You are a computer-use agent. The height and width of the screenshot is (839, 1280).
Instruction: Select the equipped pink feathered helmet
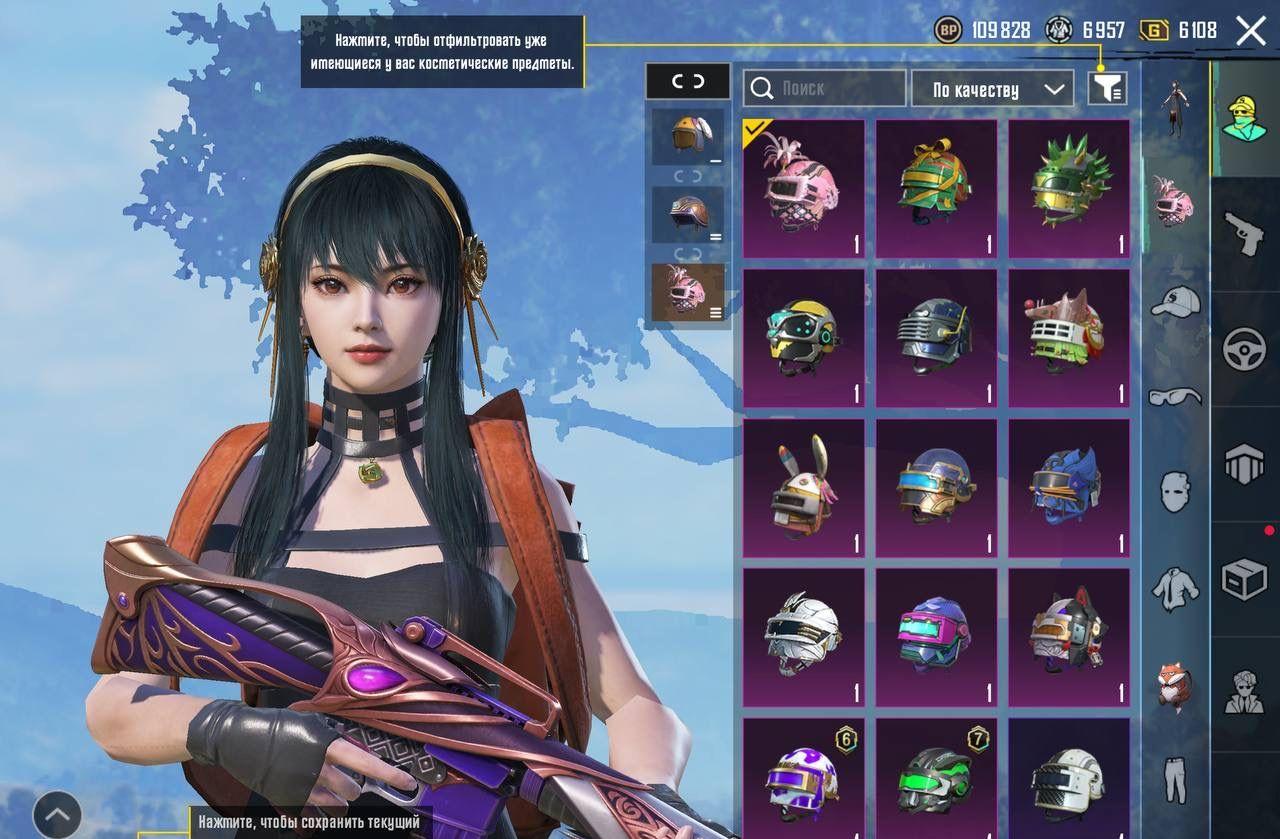(x=804, y=188)
